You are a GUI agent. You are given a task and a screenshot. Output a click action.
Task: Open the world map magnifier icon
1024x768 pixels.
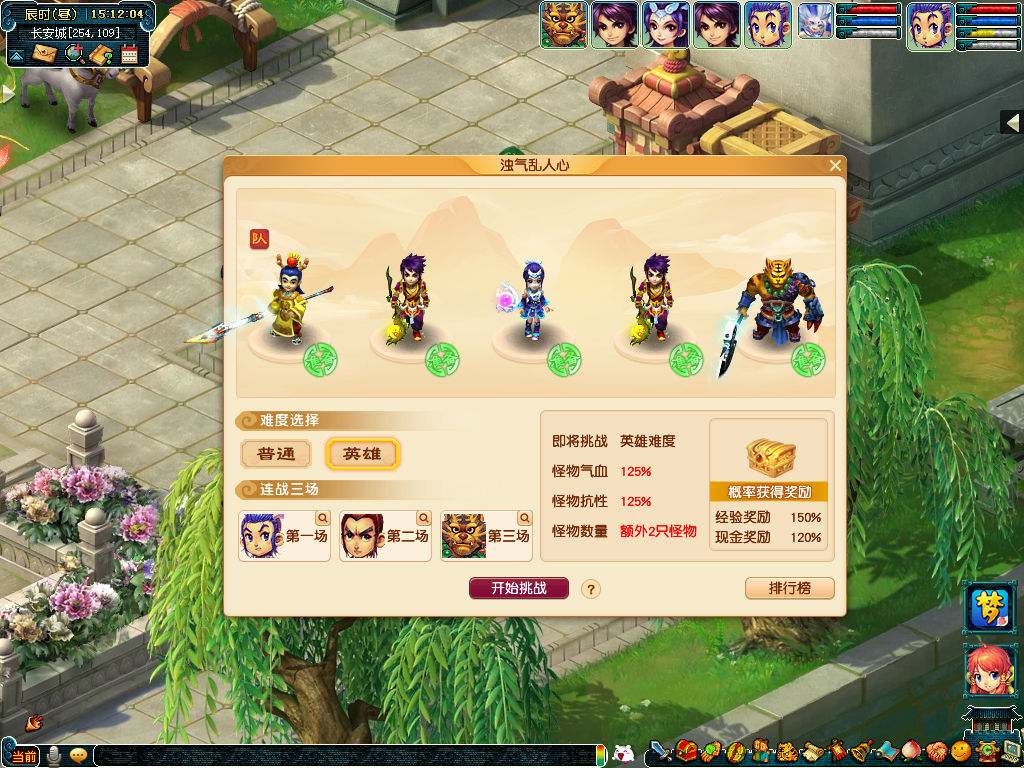point(73,53)
